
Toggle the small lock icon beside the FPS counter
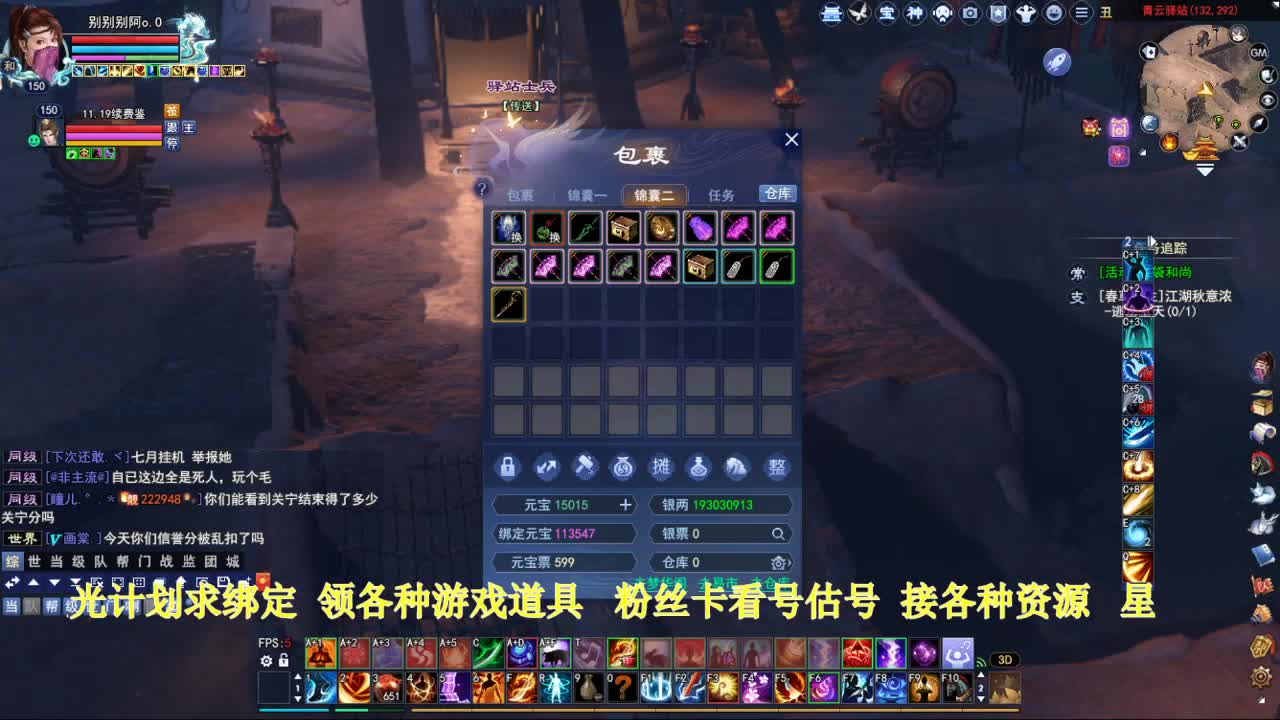(x=282, y=660)
